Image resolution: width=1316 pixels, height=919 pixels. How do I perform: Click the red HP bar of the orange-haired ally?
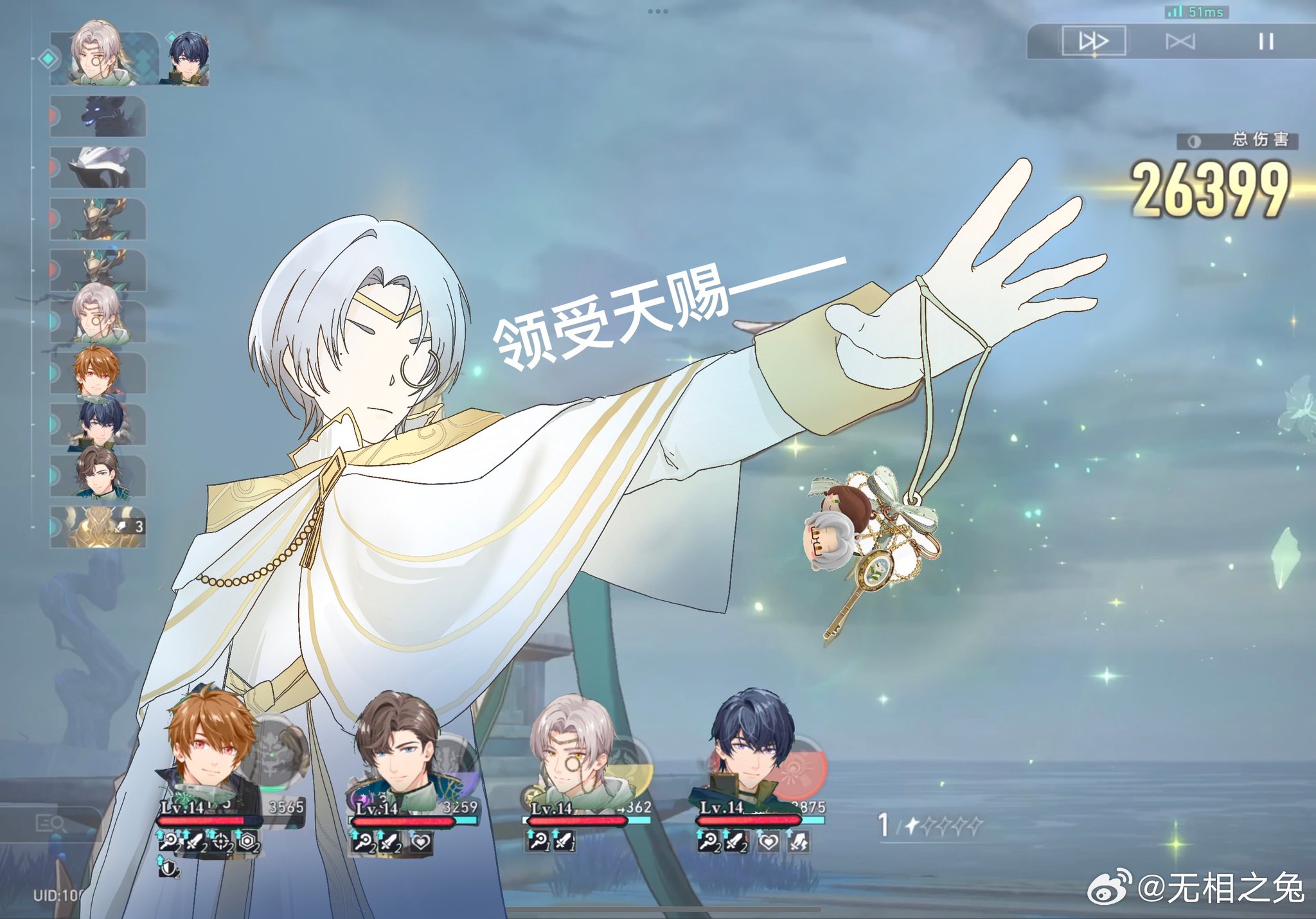coord(199,819)
